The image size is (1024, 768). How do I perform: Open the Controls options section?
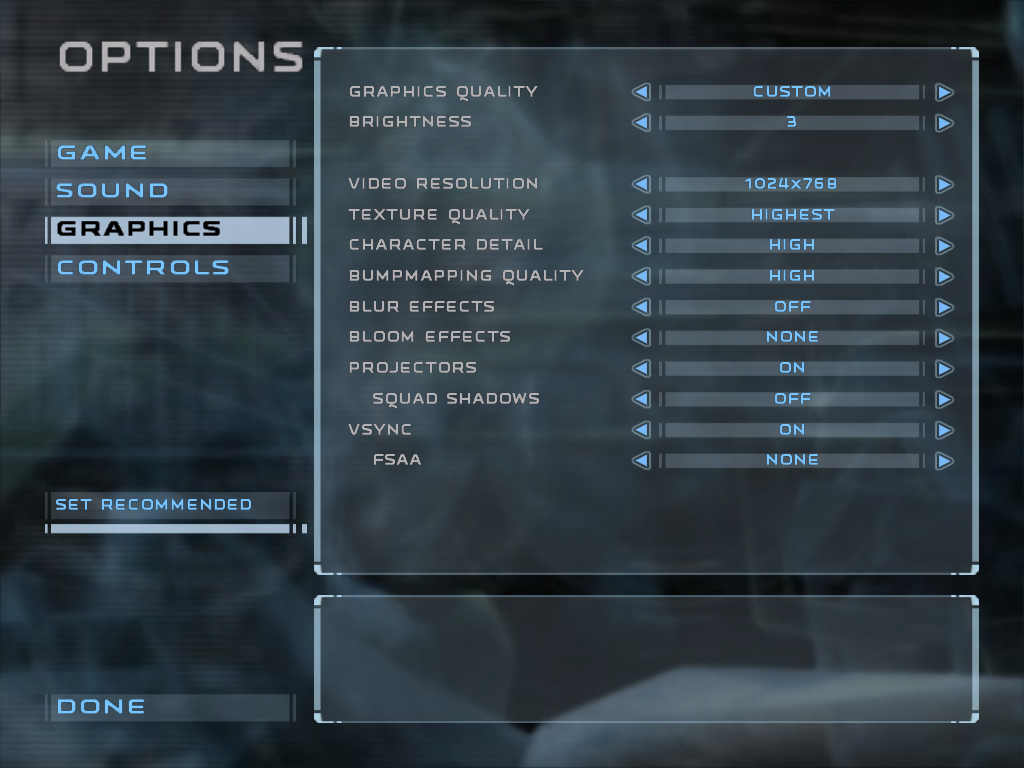tap(143, 268)
